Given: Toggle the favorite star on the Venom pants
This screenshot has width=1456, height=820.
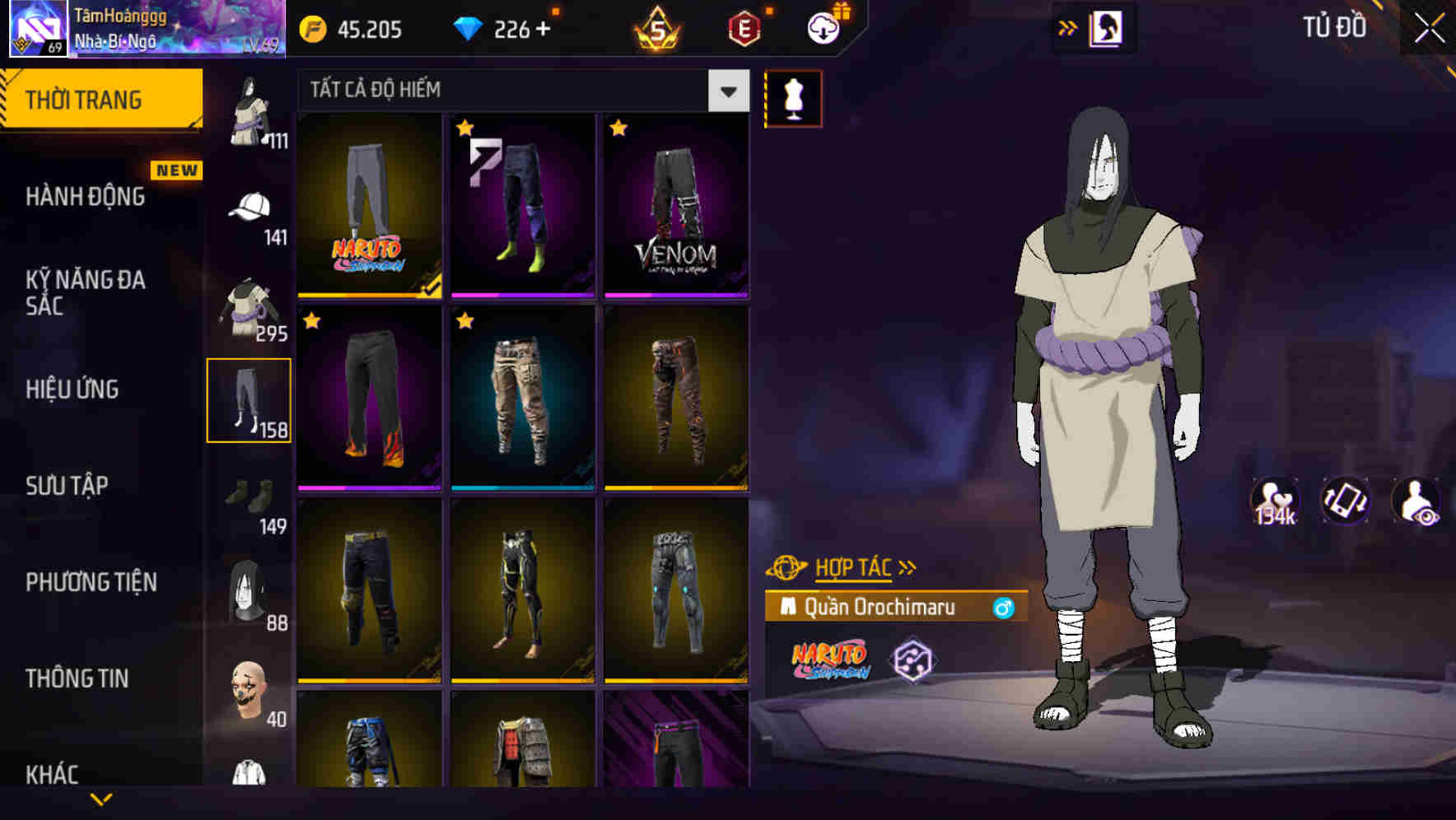Looking at the screenshot, I should tap(618, 129).
